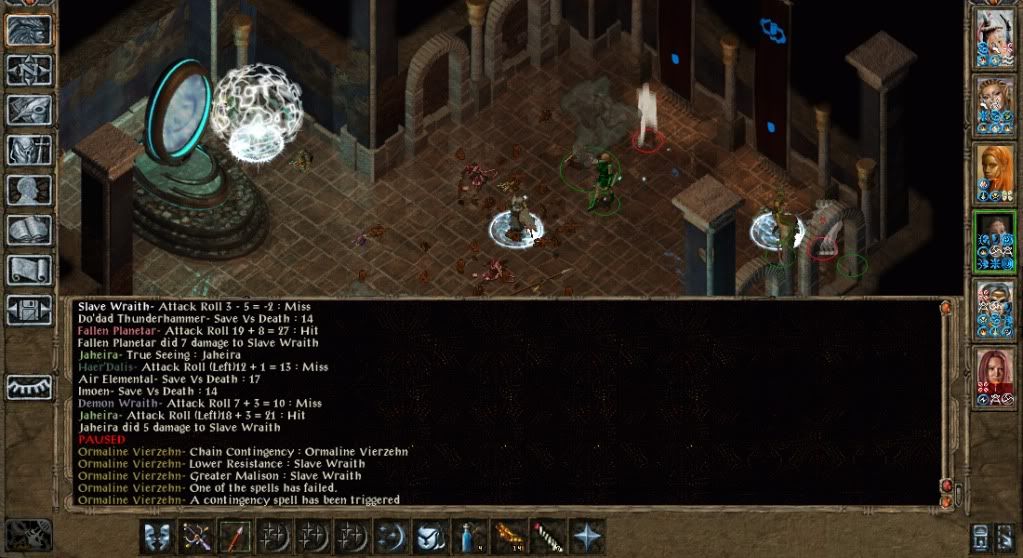Select the bow weapon slot

pos(195,537)
